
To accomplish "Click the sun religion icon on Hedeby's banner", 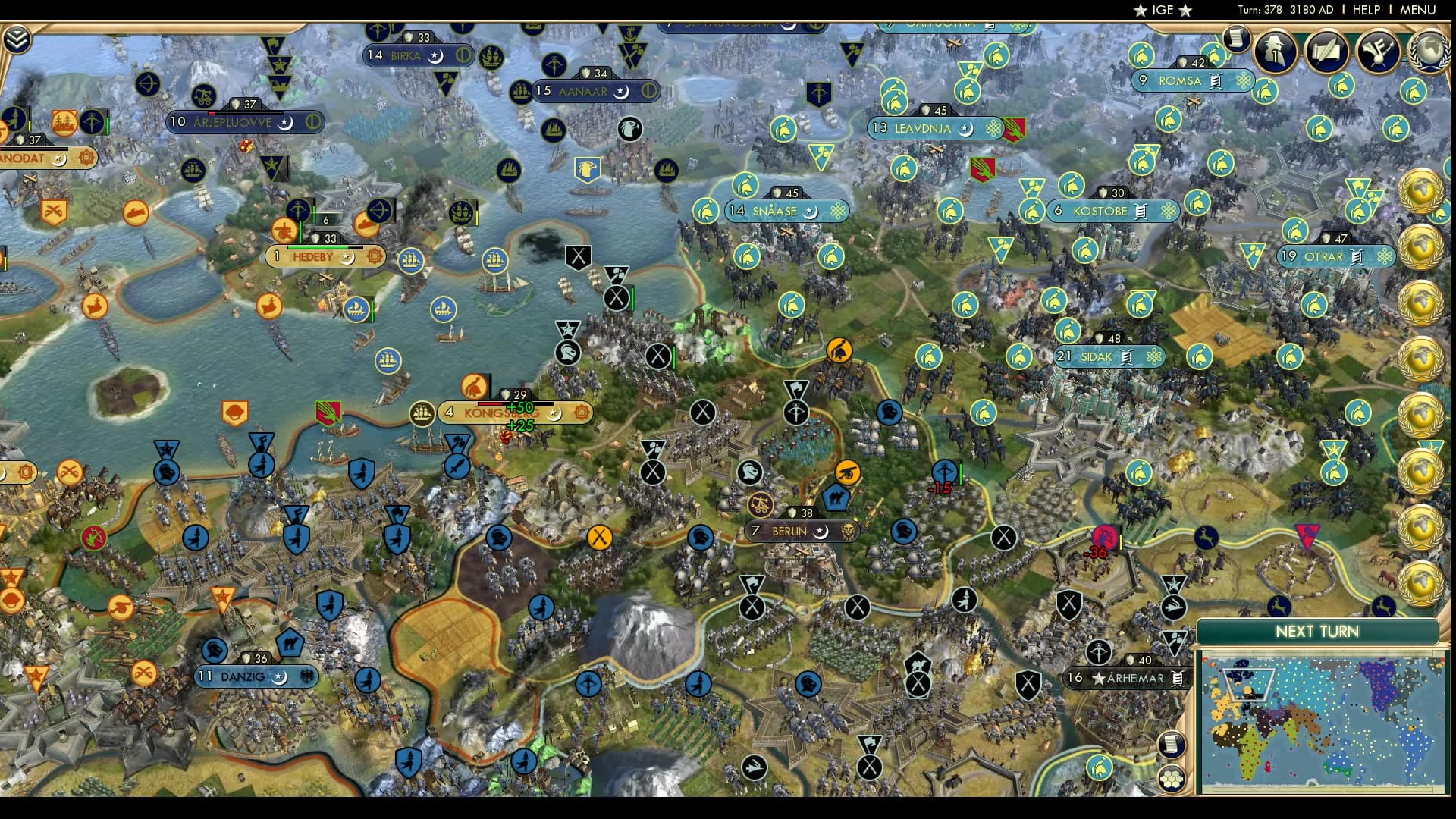I will pos(374,256).
